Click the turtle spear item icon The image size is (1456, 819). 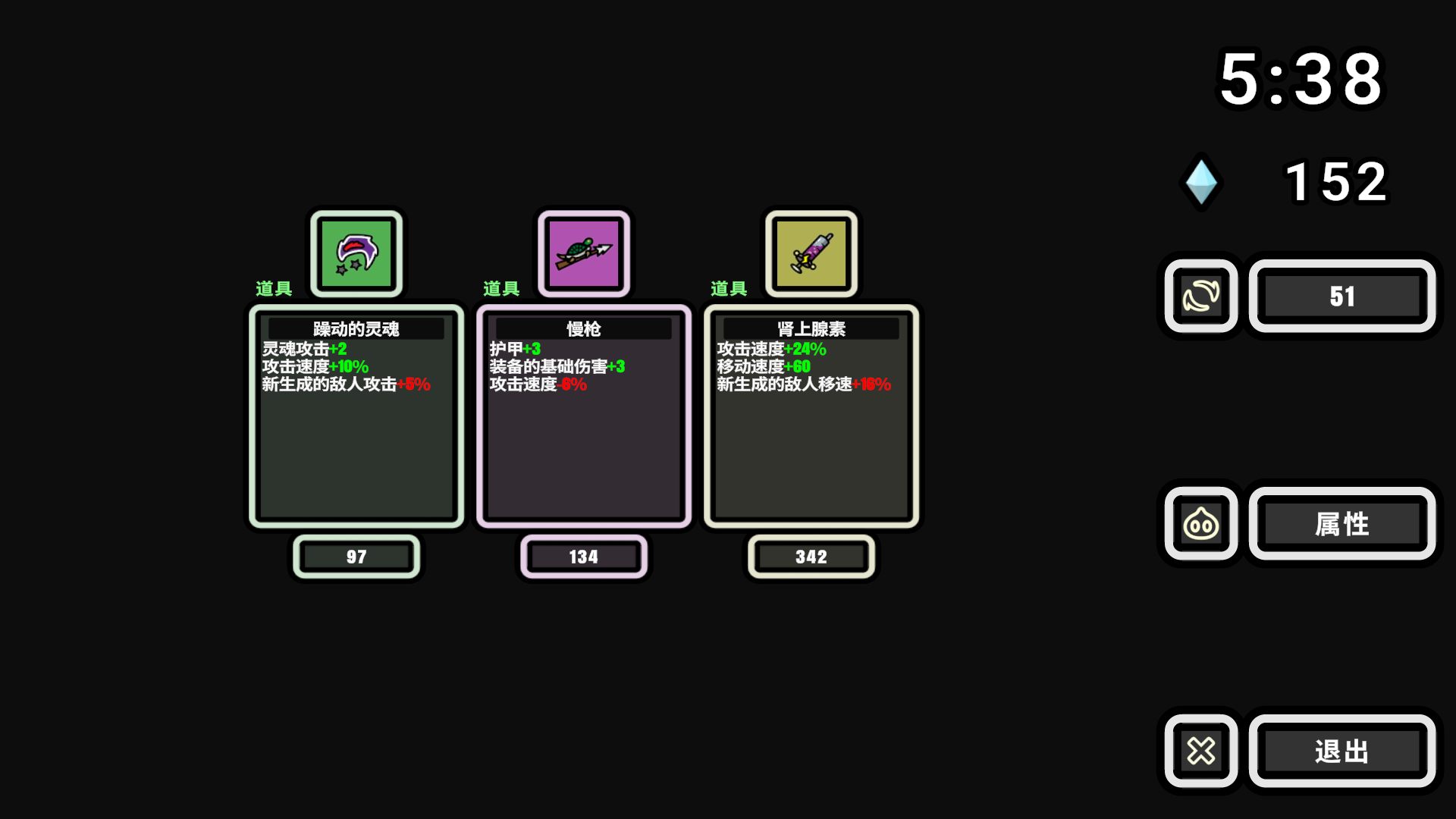pos(583,253)
